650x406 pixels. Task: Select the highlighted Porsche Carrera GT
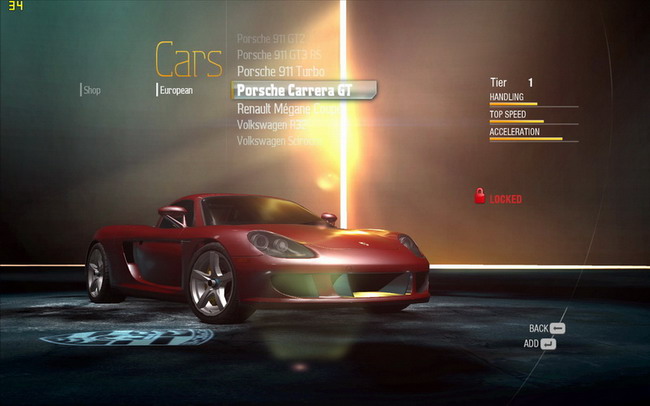click(x=304, y=89)
